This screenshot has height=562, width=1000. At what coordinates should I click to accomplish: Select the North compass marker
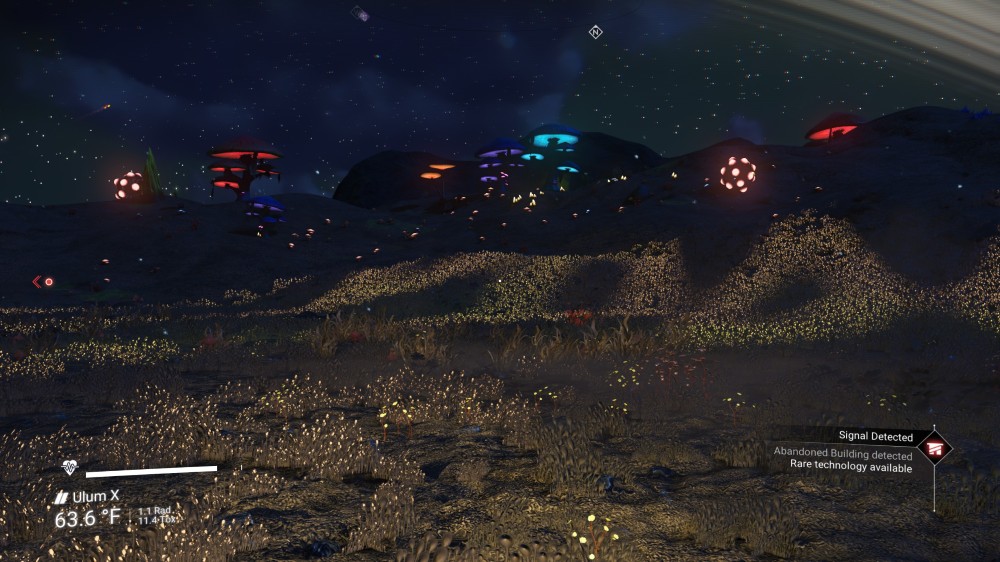tap(596, 32)
